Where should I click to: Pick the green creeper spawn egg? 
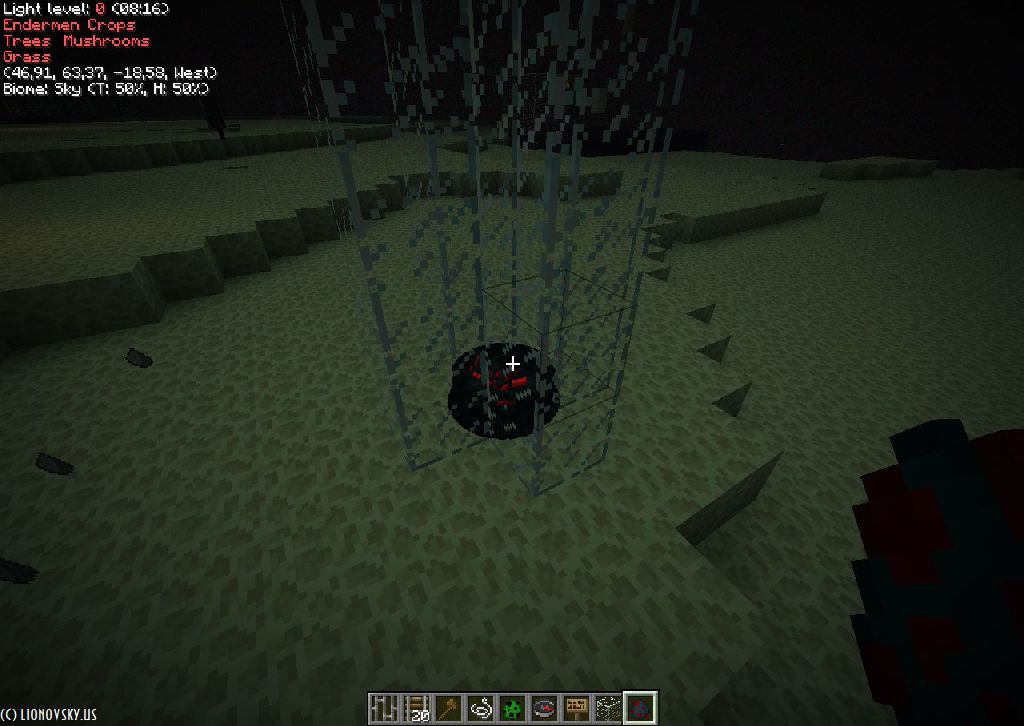coord(512,708)
